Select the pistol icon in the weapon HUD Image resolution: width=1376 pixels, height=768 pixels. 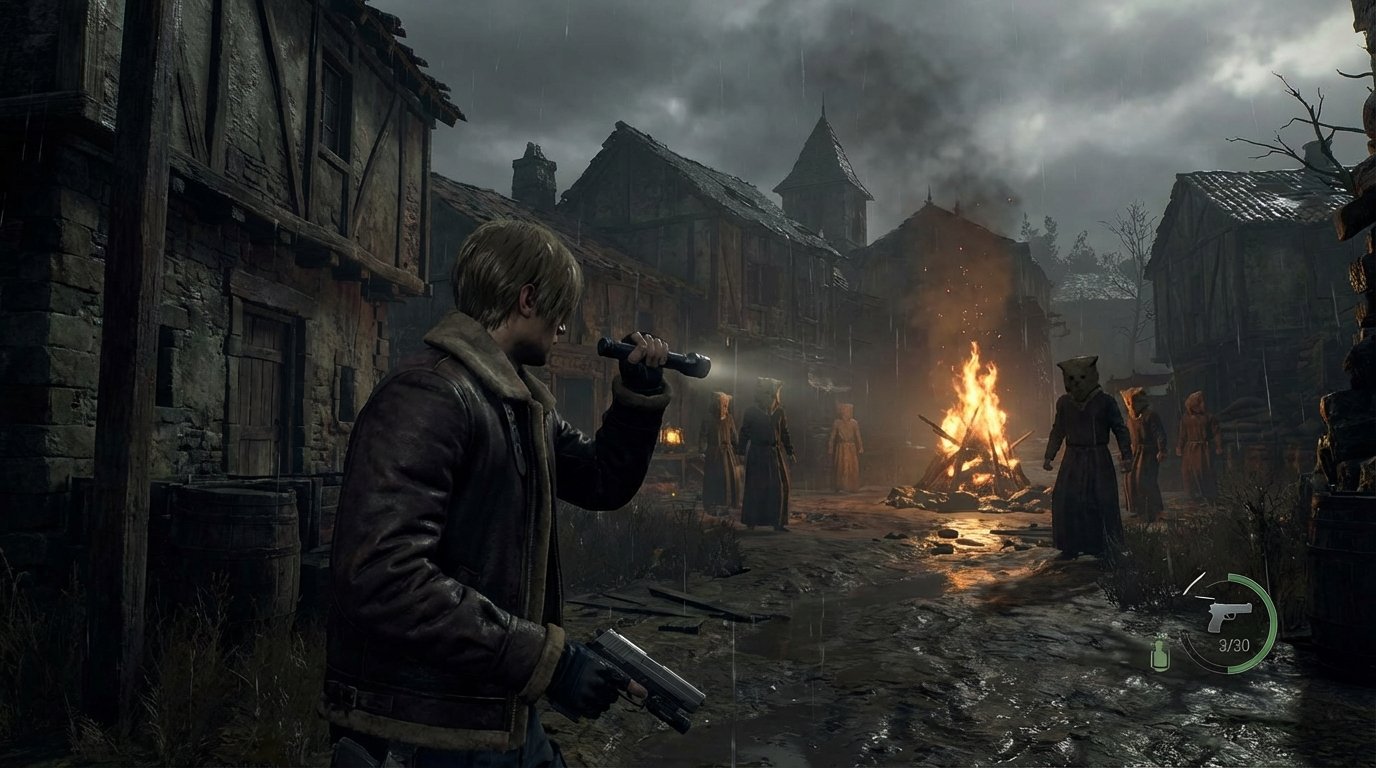pos(1229,618)
